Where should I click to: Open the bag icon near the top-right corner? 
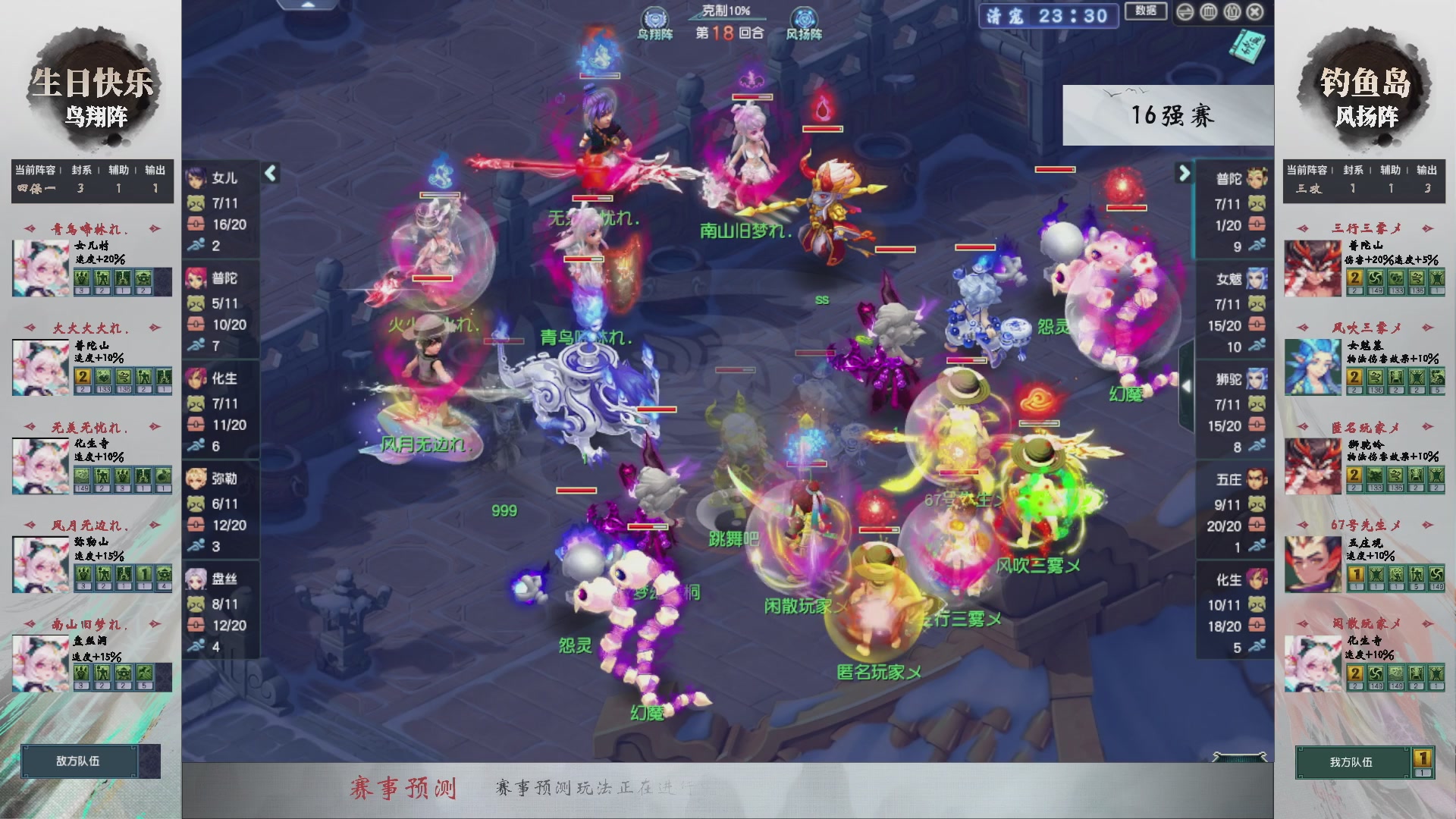click(x=1231, y=12)
